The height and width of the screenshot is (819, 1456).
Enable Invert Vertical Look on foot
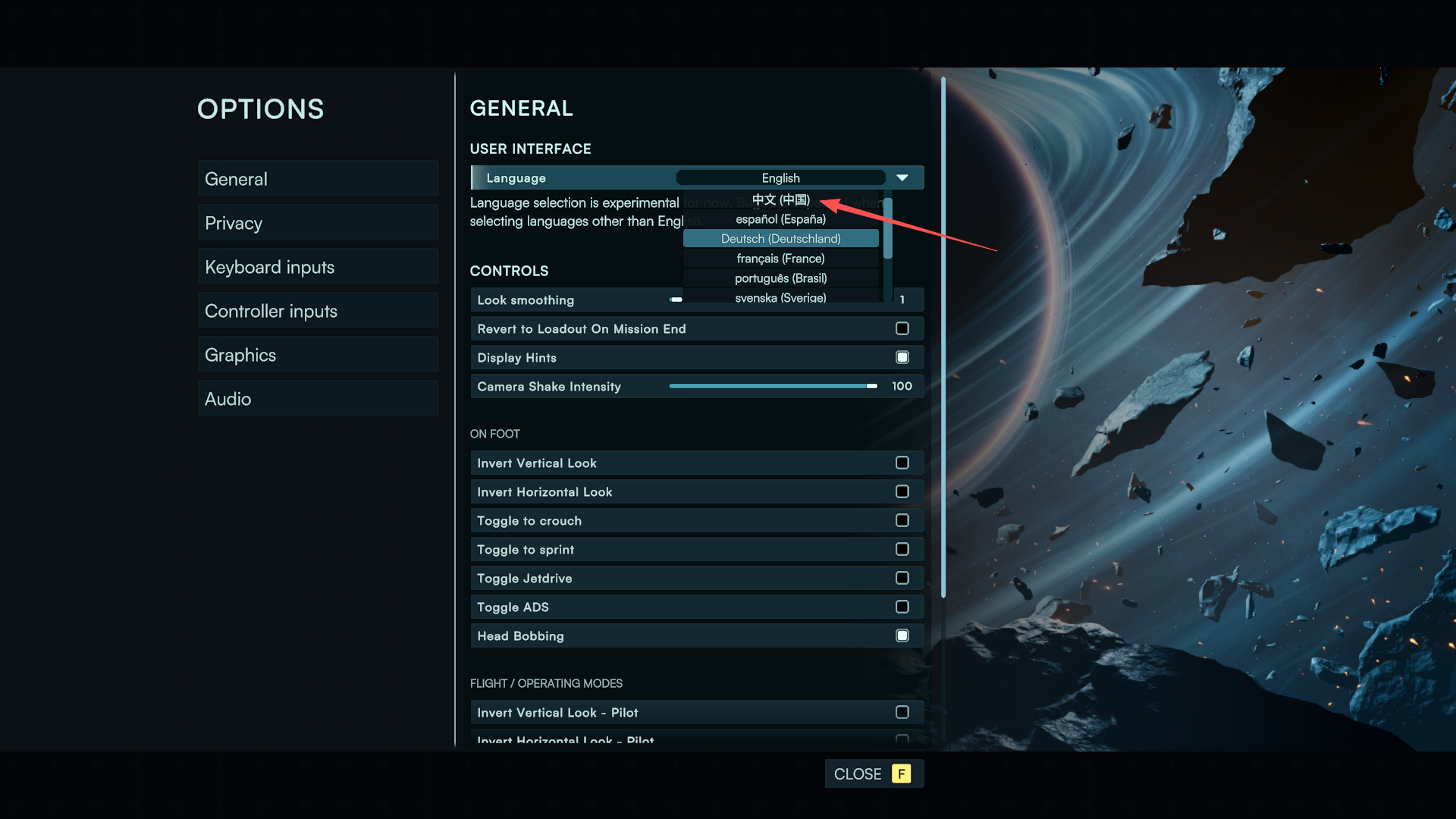click(902, 463)
